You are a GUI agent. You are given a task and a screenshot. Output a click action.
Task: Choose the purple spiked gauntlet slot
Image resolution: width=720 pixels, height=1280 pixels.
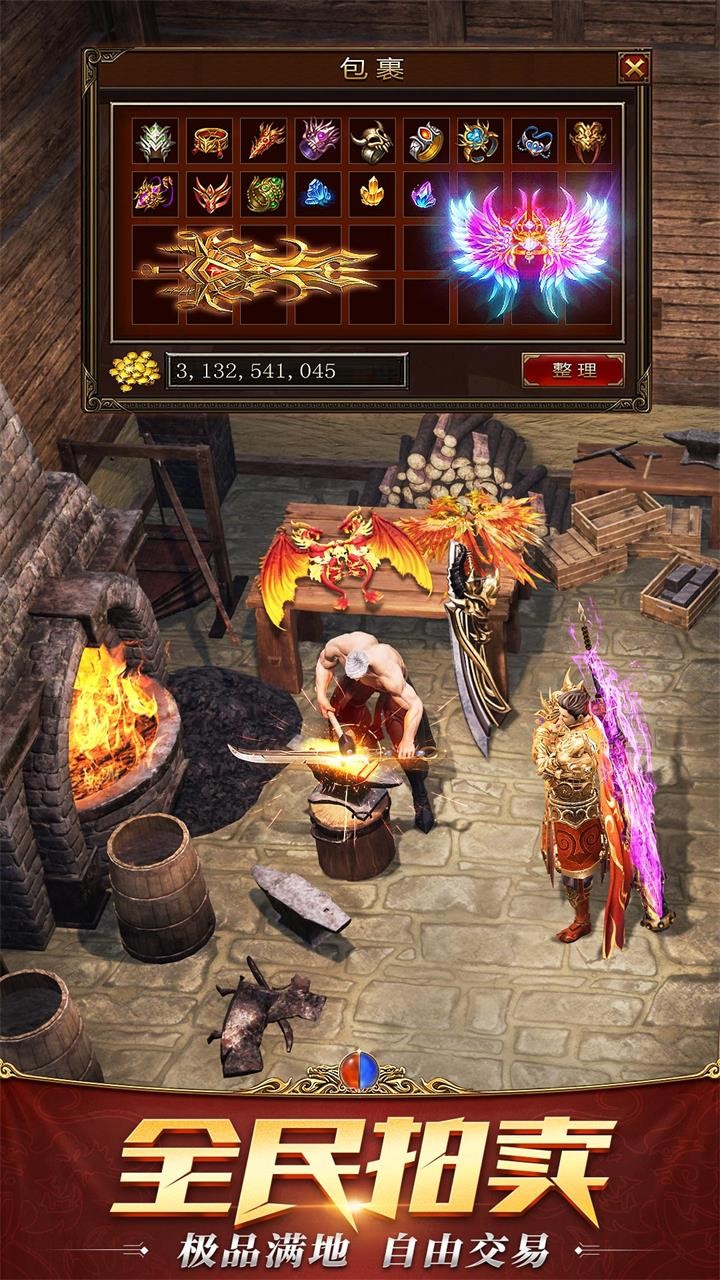pyautogui.click(x=318, y=140)
